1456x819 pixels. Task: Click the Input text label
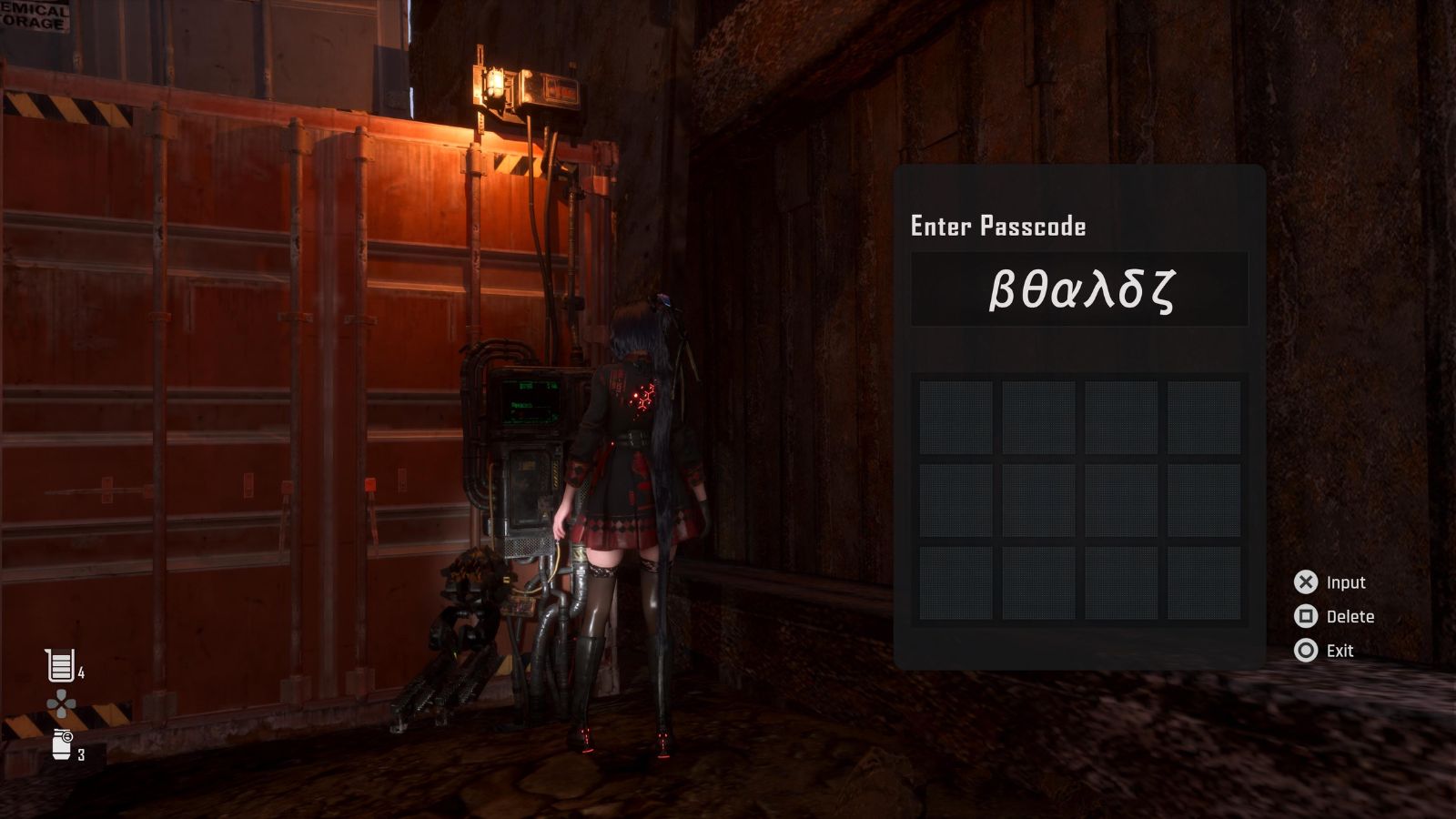(1346, 582)
